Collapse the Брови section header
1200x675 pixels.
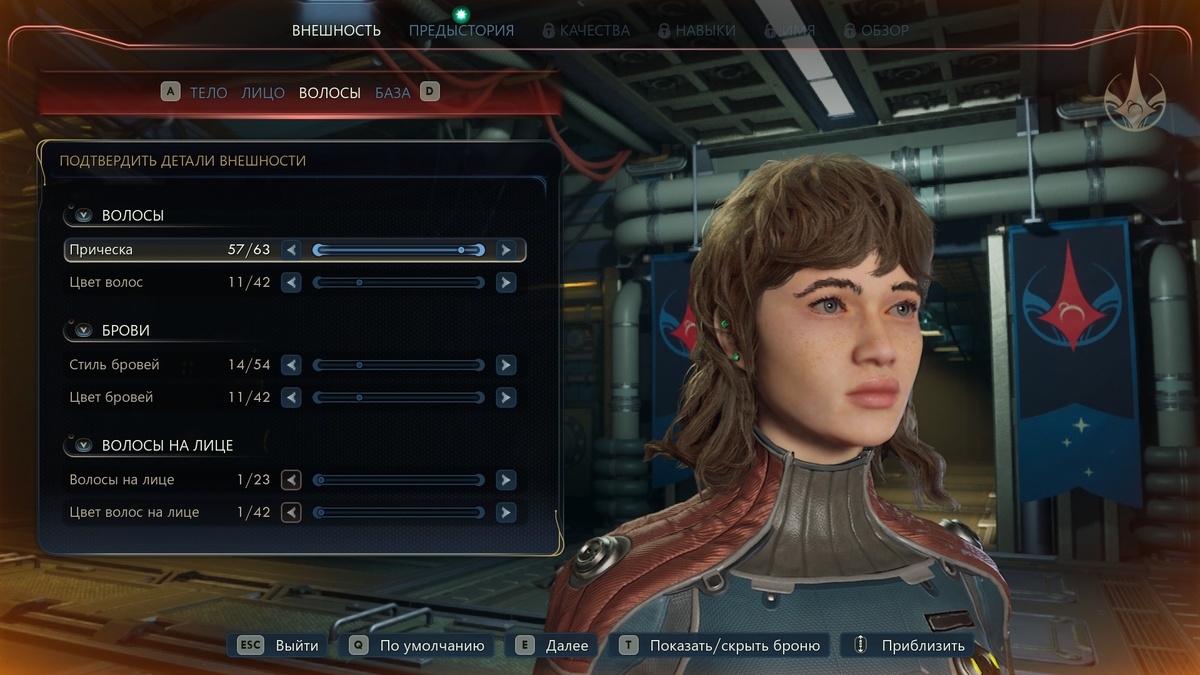pos(83,330)
